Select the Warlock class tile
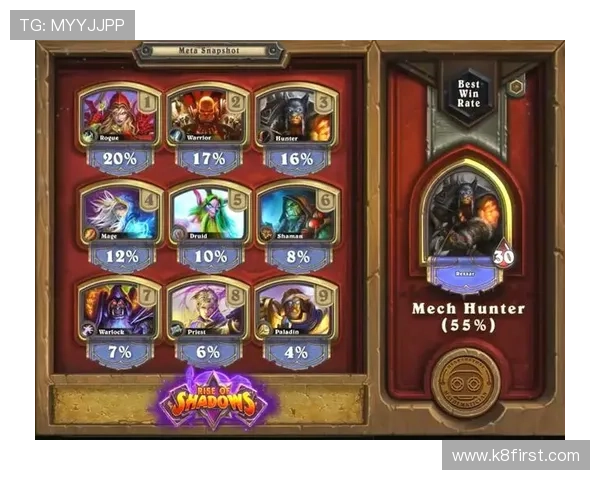The height and width of the screenshot is (480, 600). (119, 310)
